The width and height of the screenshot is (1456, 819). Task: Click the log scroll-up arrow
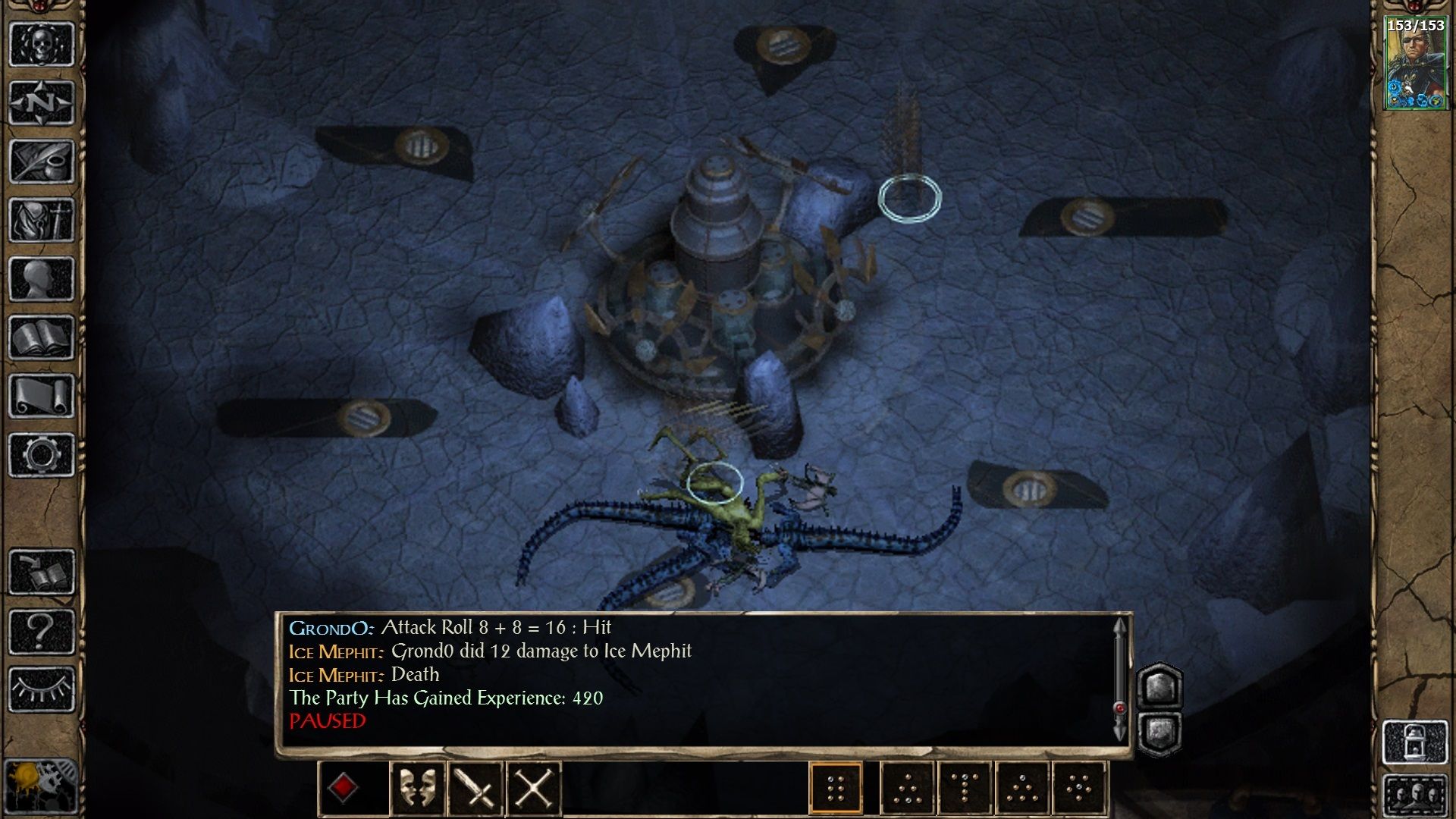point(1120,627)
